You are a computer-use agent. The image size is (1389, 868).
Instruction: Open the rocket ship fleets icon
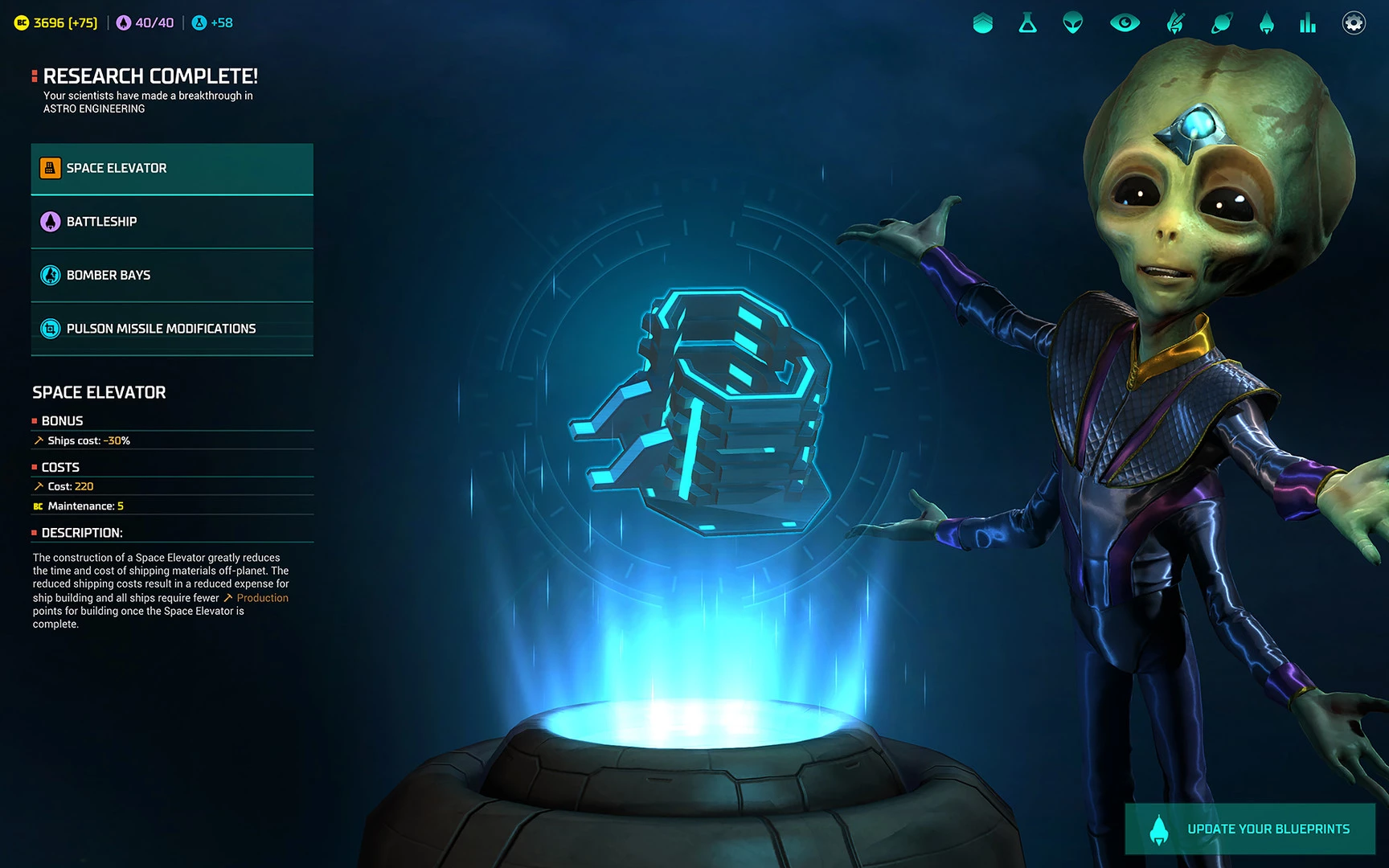pos(1267,23)
